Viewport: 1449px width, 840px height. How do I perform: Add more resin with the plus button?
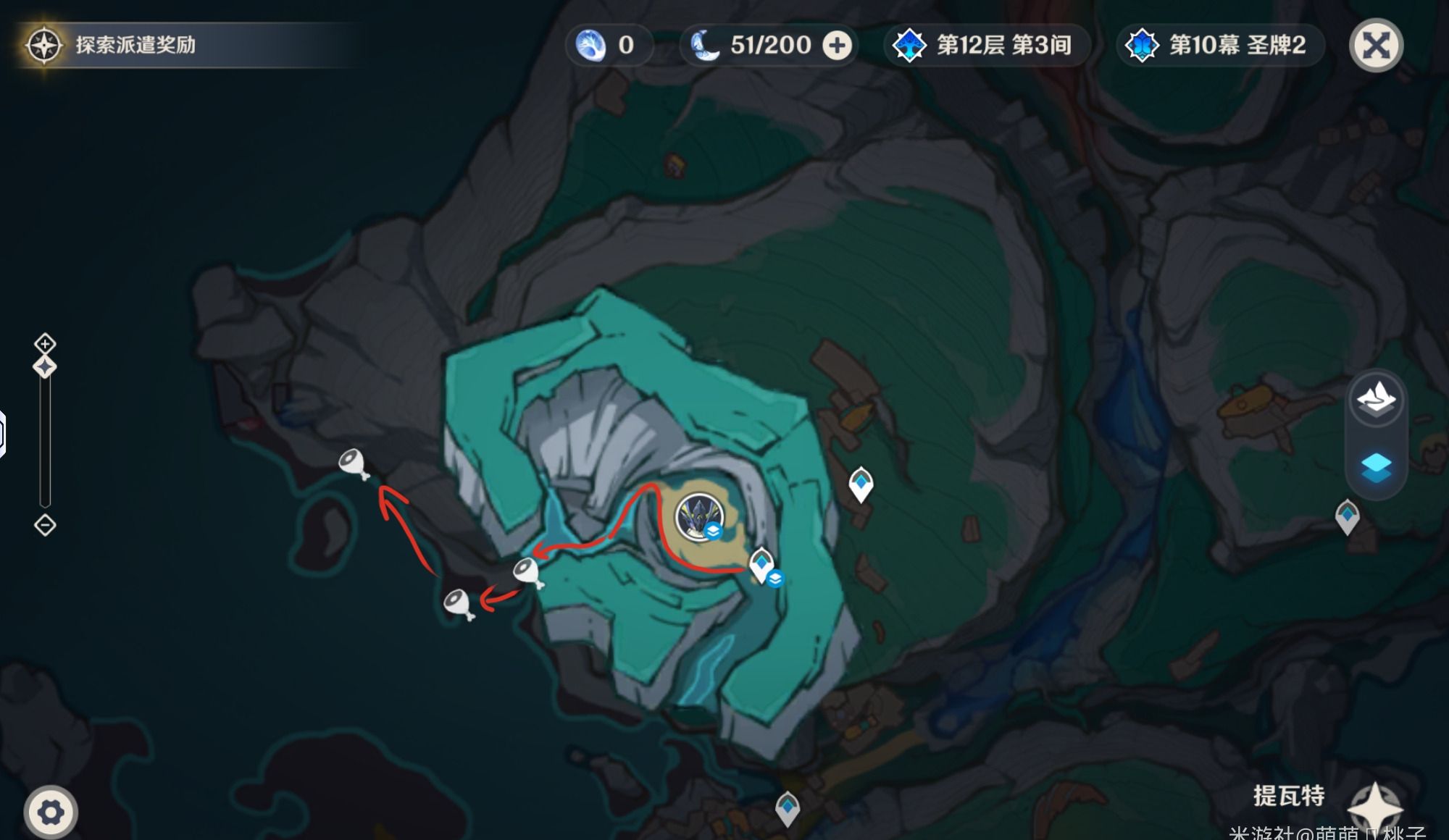coord(837,46)
